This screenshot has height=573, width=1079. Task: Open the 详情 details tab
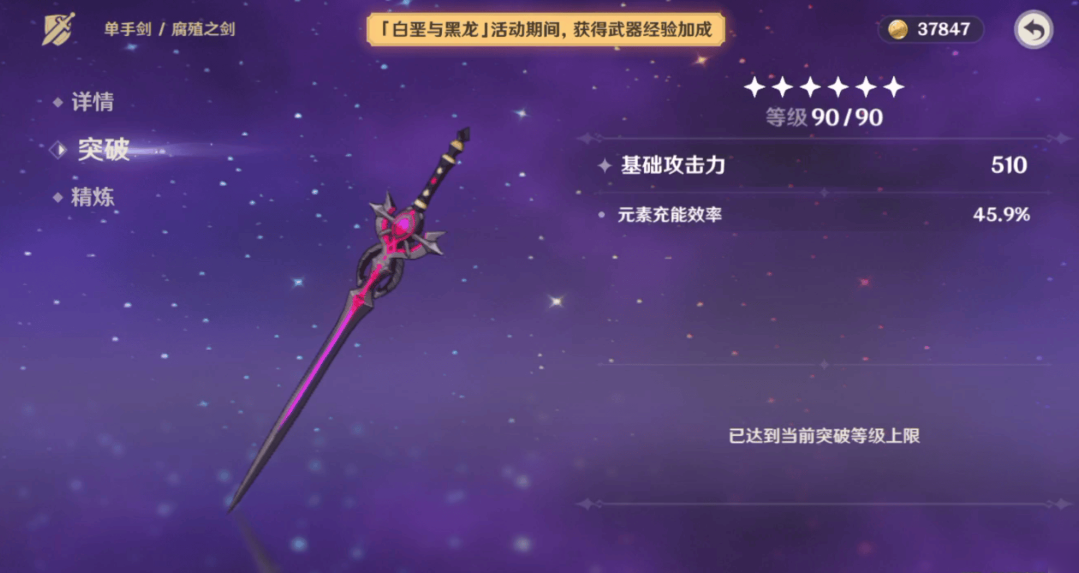(91, 102)
